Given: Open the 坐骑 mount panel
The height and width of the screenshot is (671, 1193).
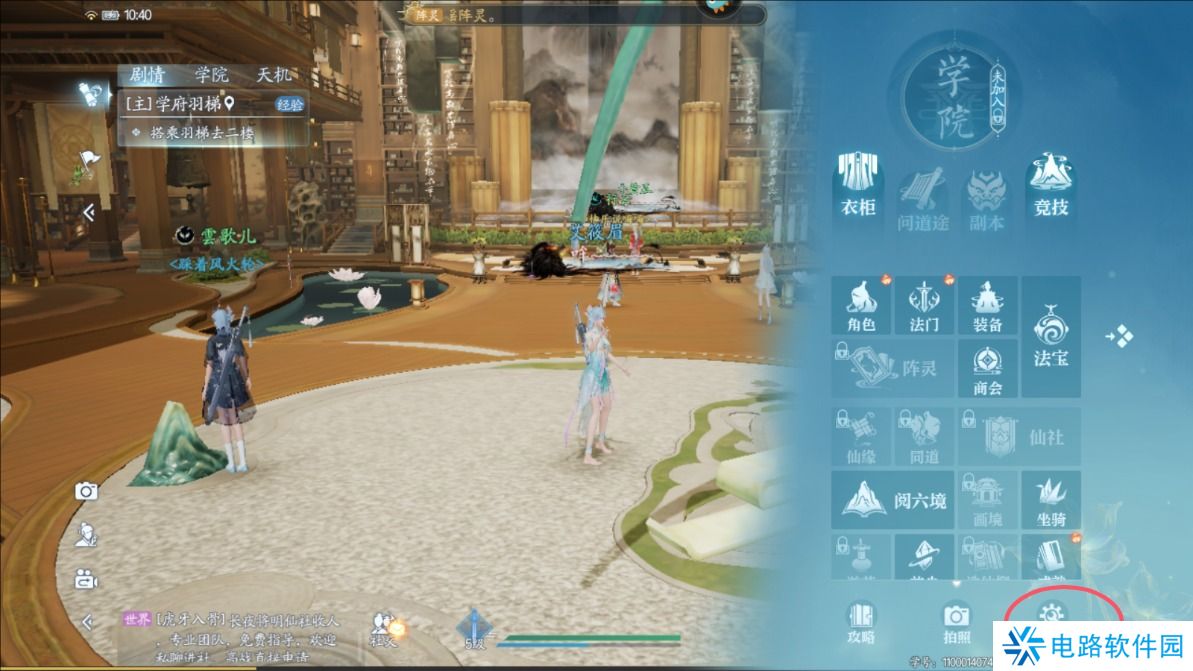Looking at the screenshot, I should [x=1051, y=499].
